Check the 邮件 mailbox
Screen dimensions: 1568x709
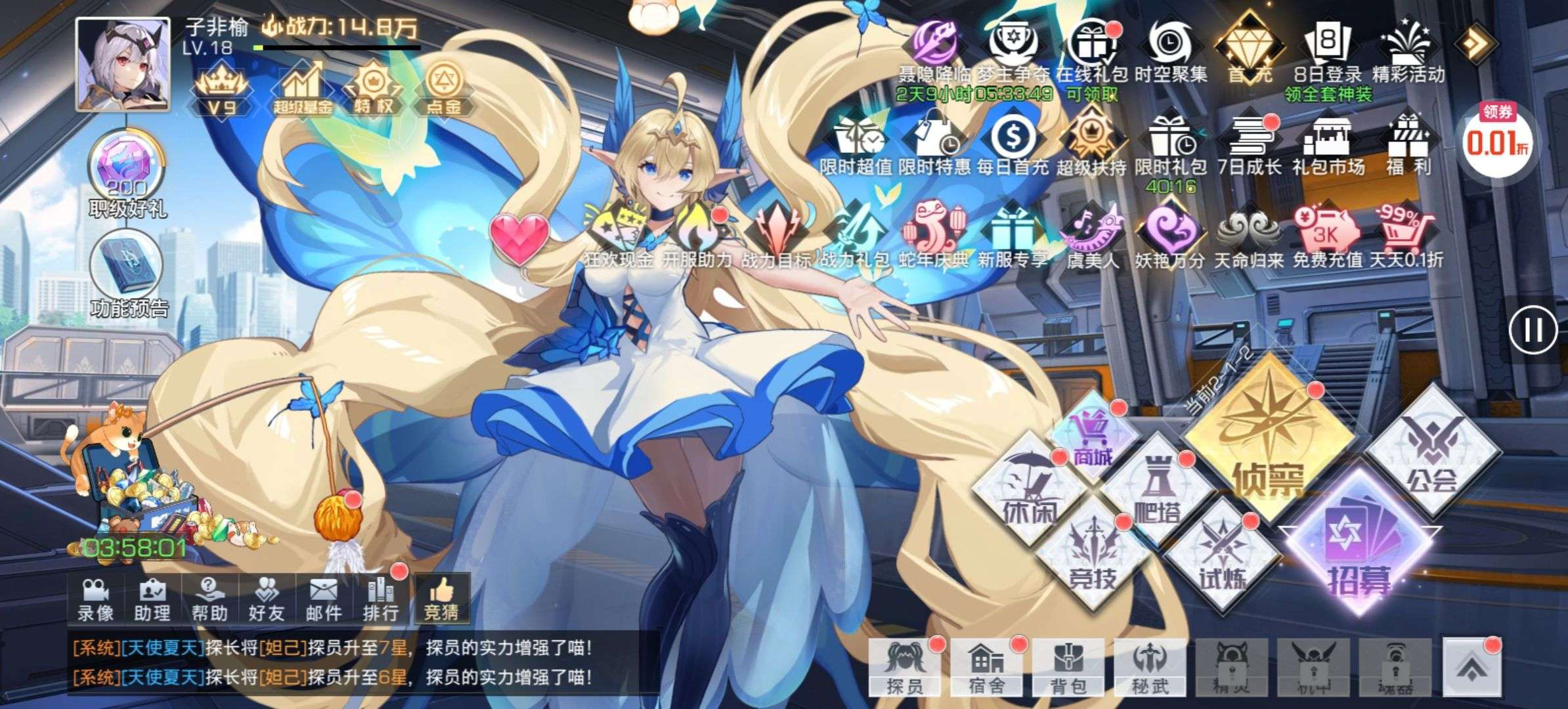pyautogui.click(x=324, y=599)
